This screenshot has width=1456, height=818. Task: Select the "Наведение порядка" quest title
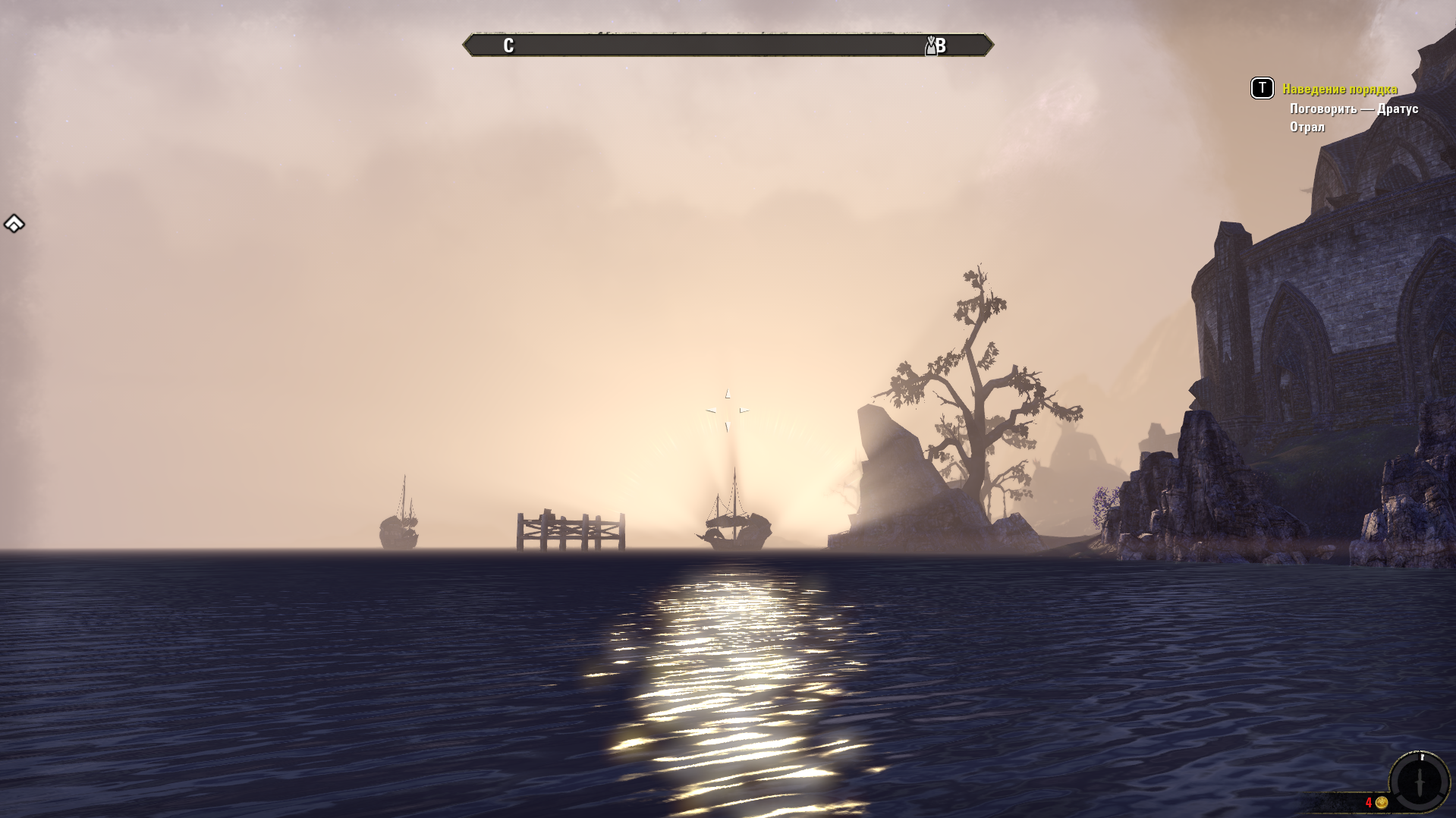coord(1339,90)
